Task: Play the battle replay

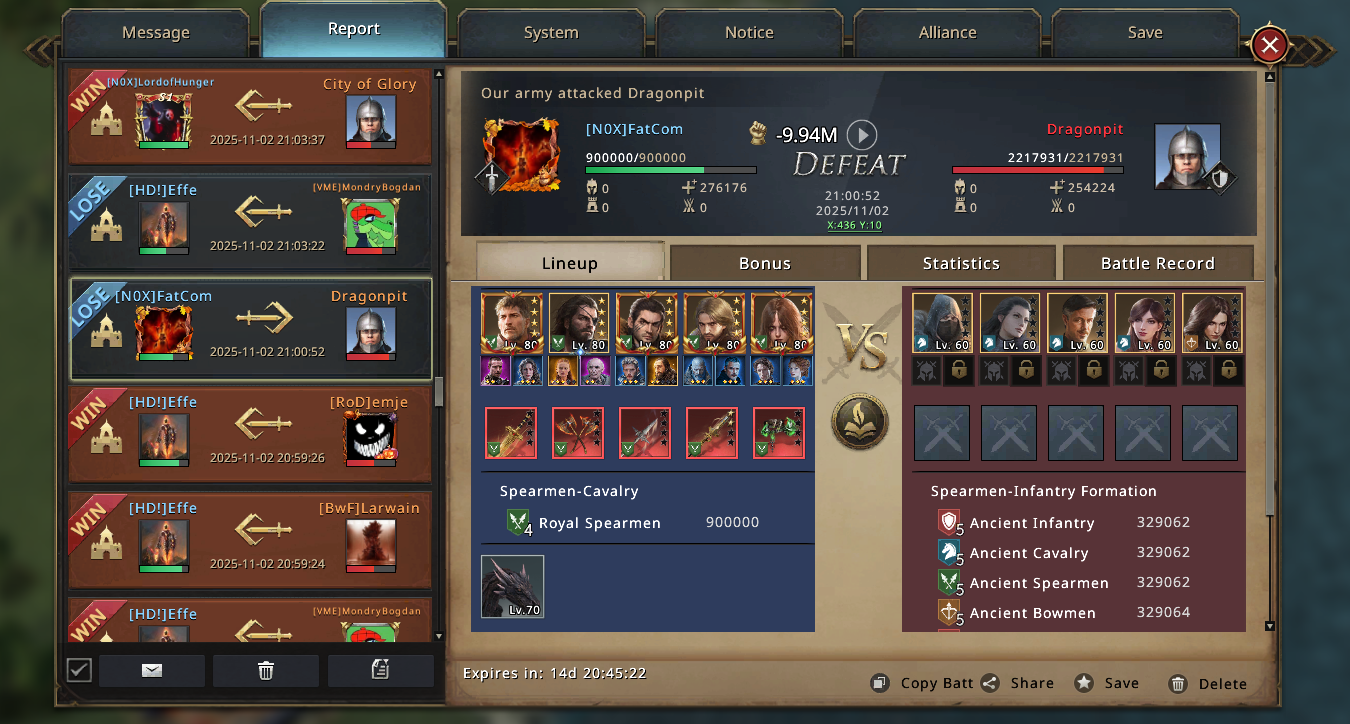Action: [861, 134]
